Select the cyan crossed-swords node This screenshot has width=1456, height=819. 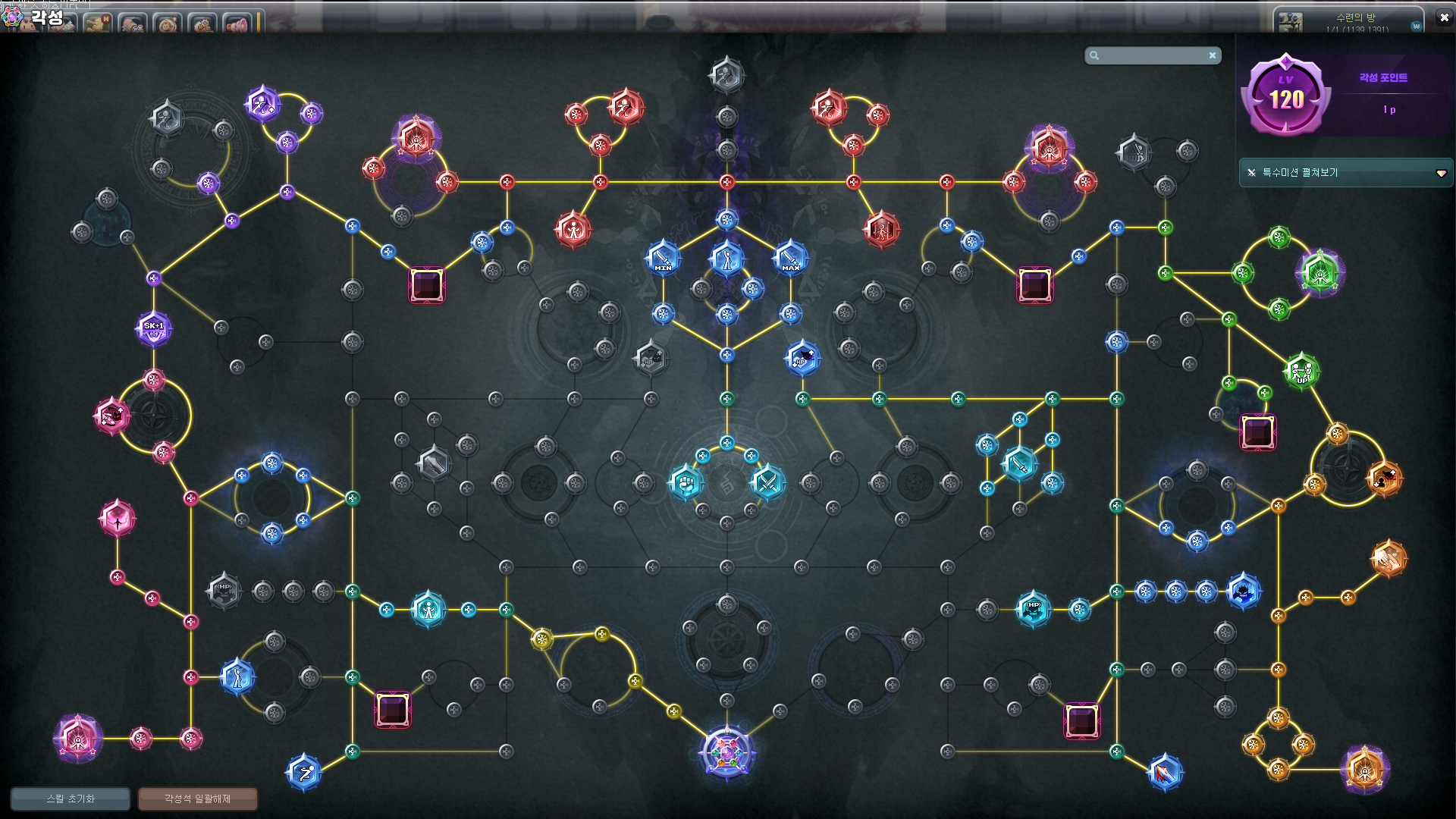pos(767,482)
